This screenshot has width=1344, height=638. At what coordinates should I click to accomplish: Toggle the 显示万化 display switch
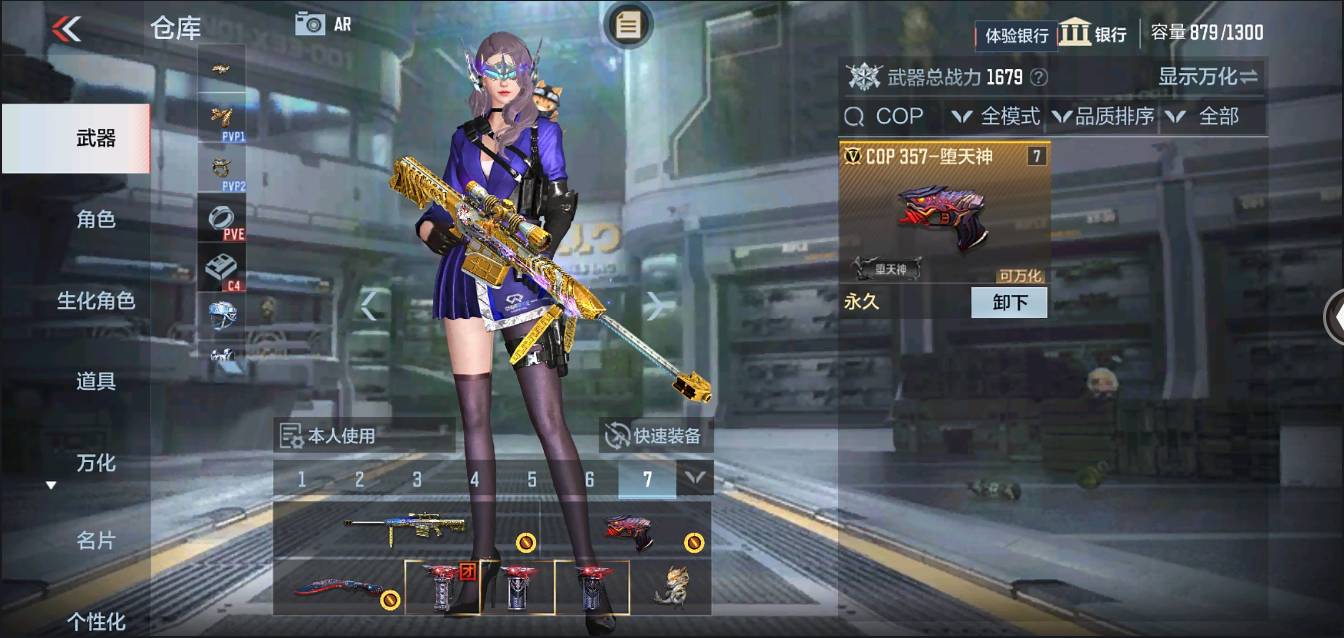click(x=1208, y=77)
